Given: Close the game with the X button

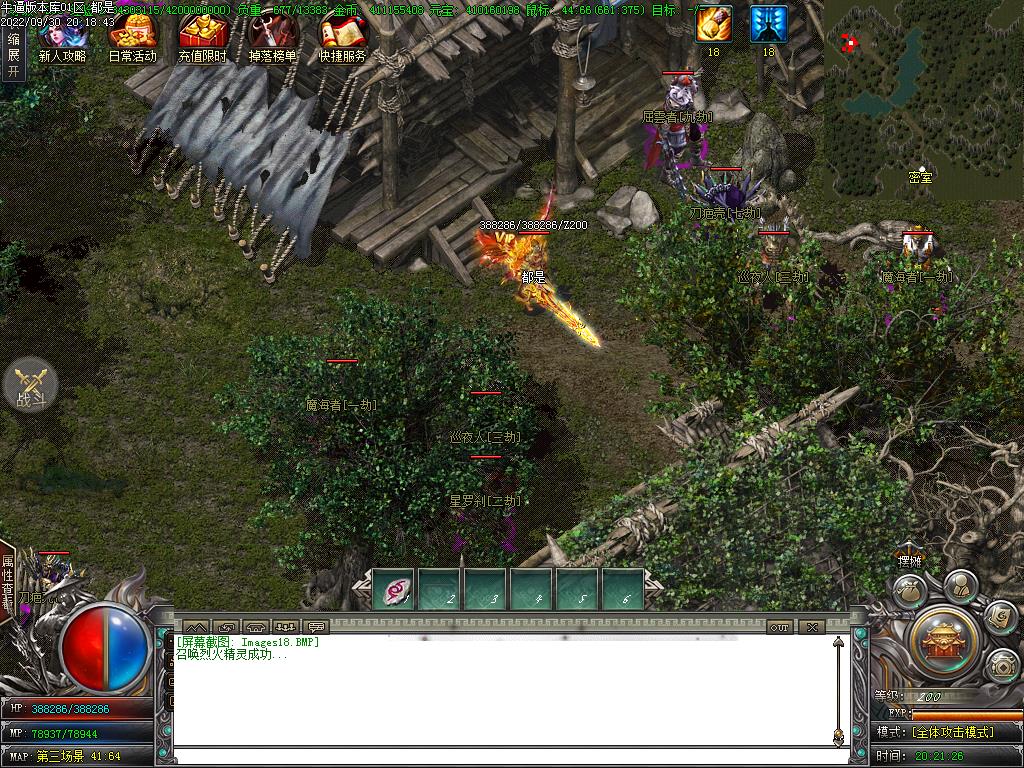Looking at the screenshot, I should [x=812, y=627].
